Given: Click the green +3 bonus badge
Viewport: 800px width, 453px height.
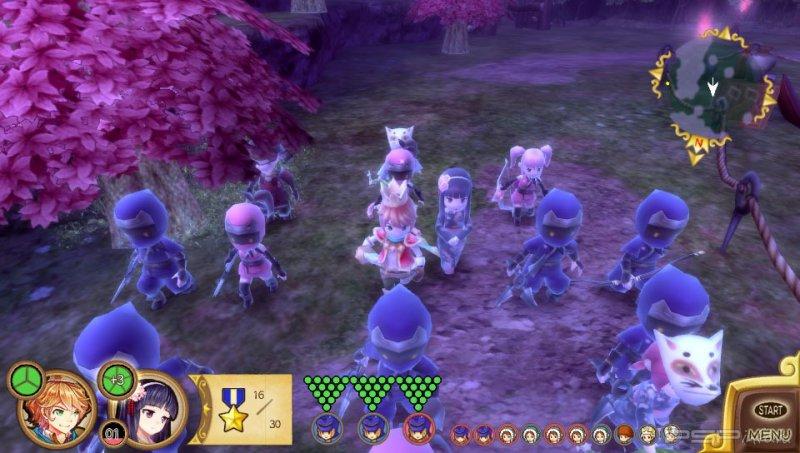Looking at the screenshot, I should pyautogui.click(x=118, y=380).
